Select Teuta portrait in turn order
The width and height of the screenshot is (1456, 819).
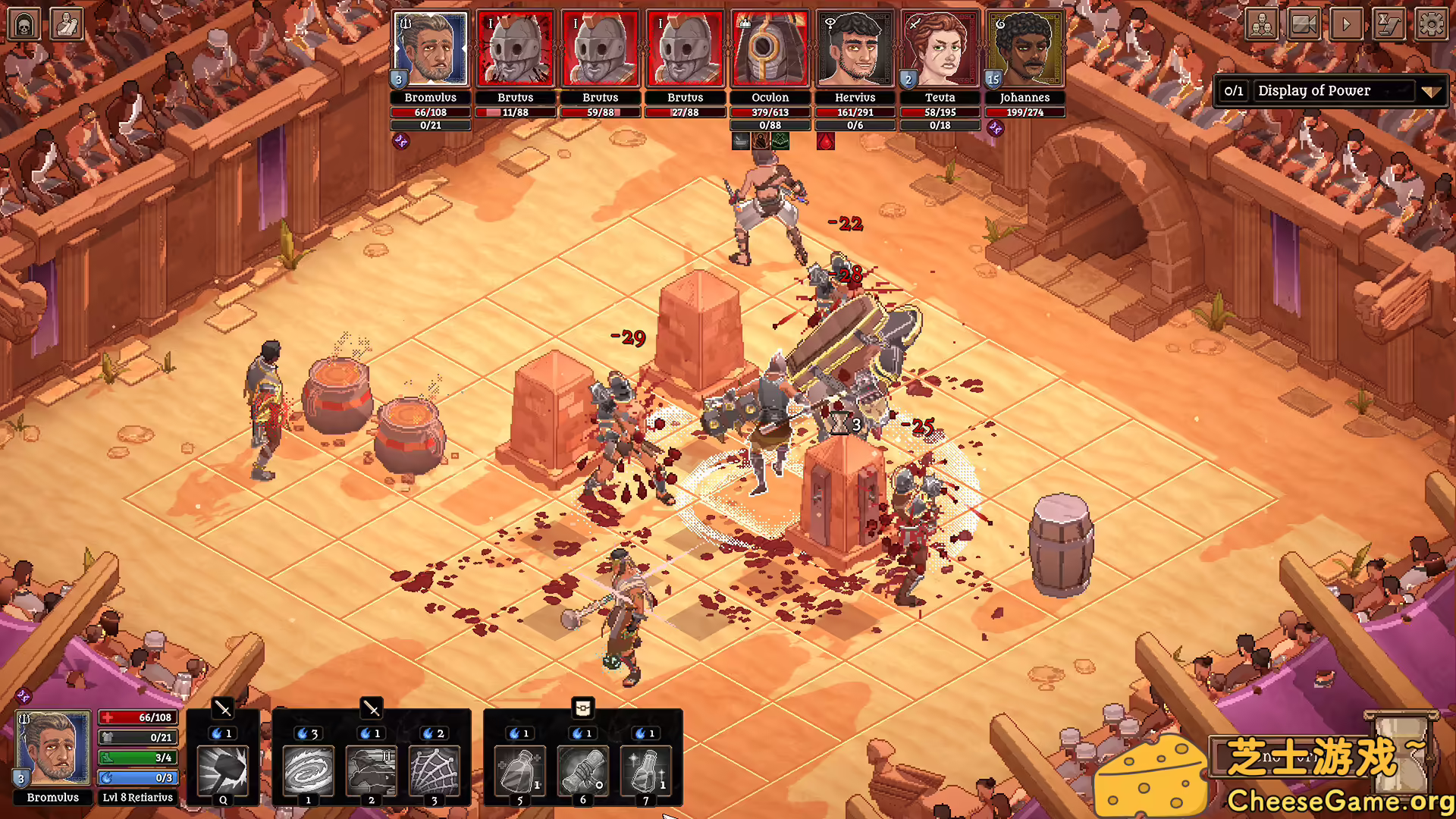click(x=940, y=49)
